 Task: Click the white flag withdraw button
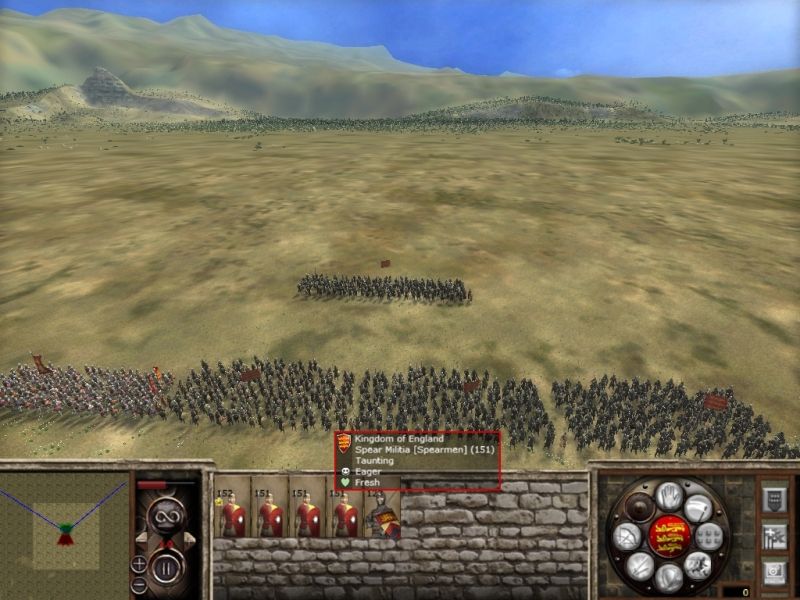coord(699,507)
